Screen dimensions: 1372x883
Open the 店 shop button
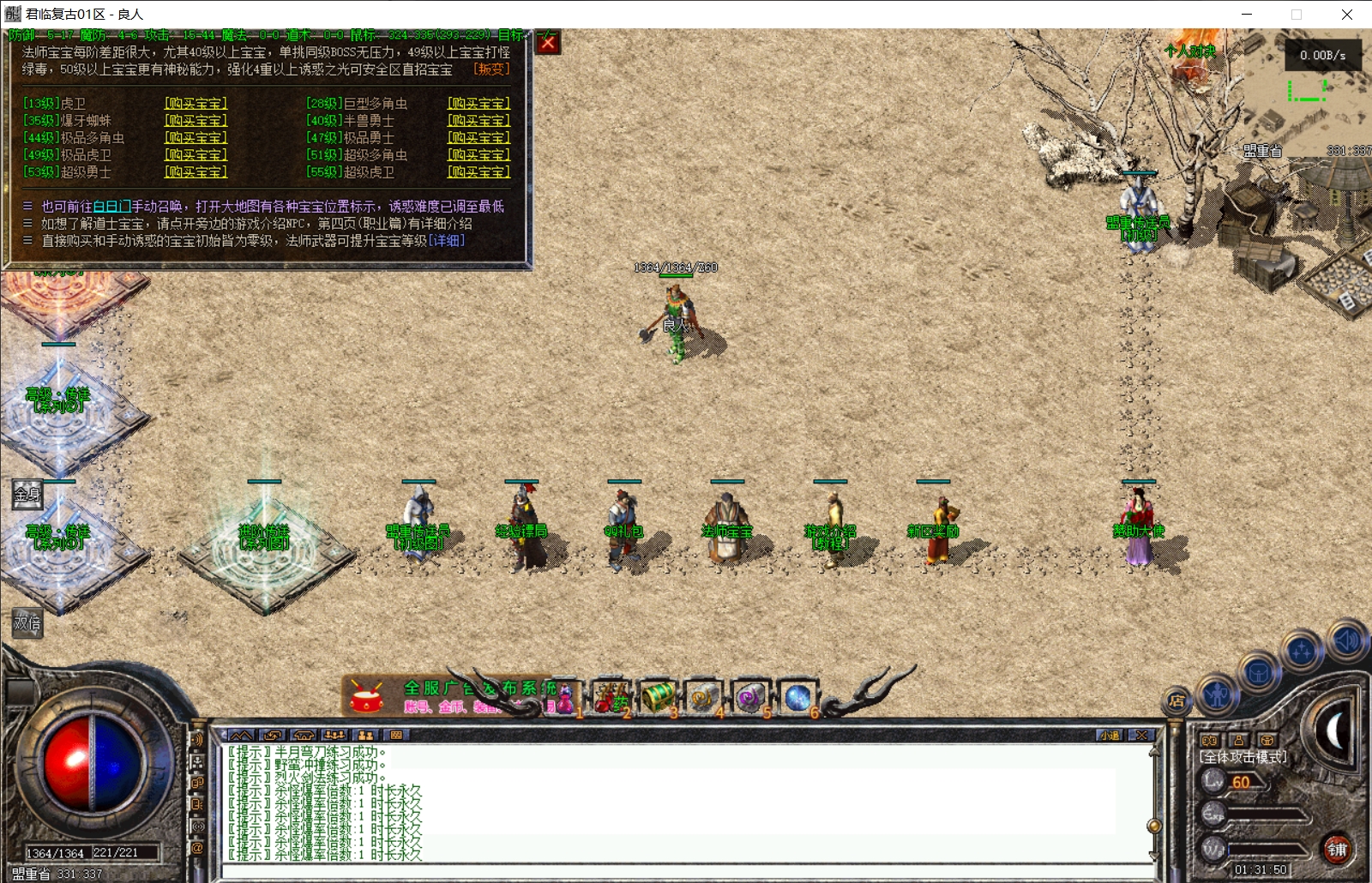pos(1176,700)
